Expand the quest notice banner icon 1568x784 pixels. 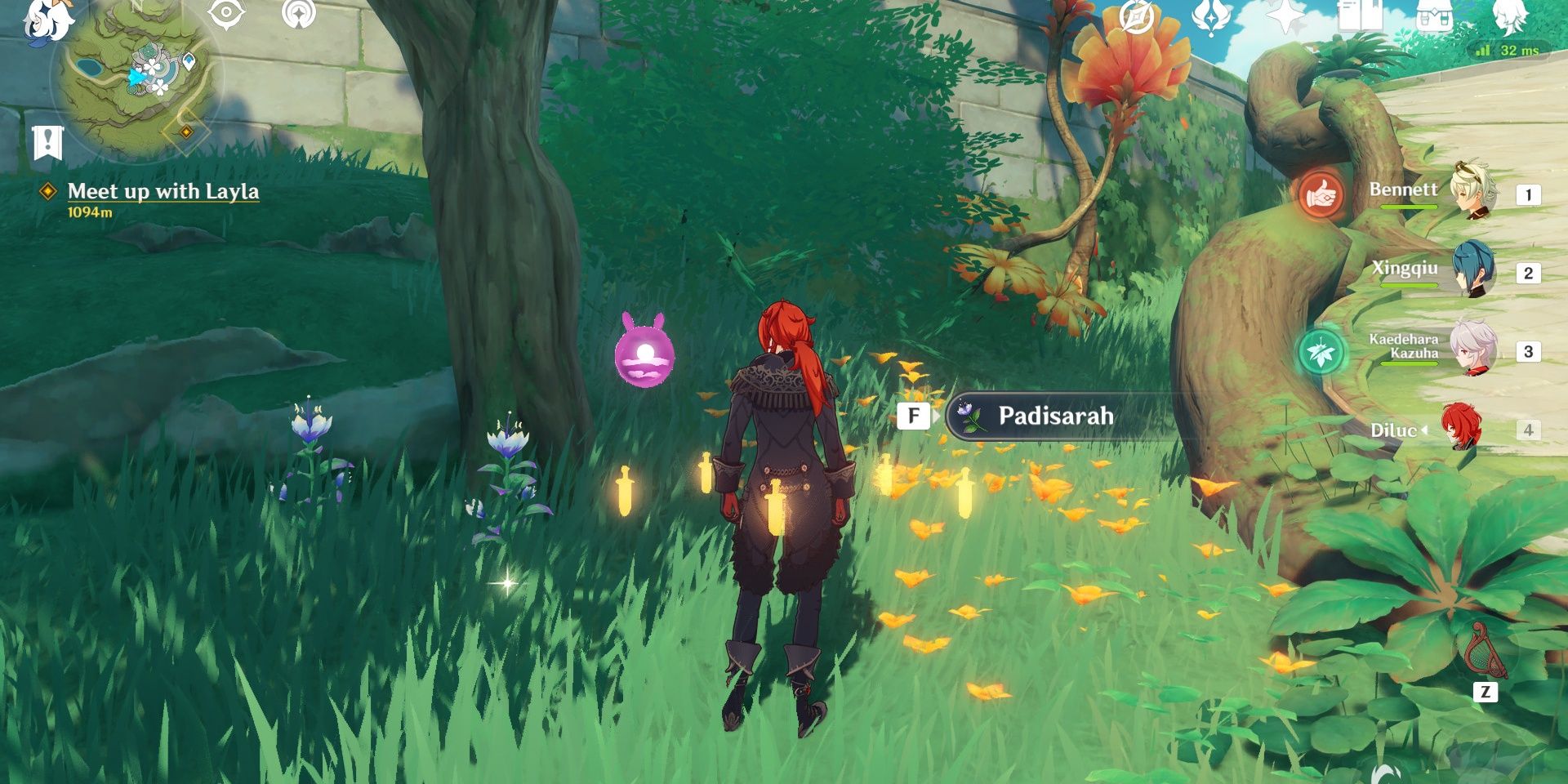(49, 139)
